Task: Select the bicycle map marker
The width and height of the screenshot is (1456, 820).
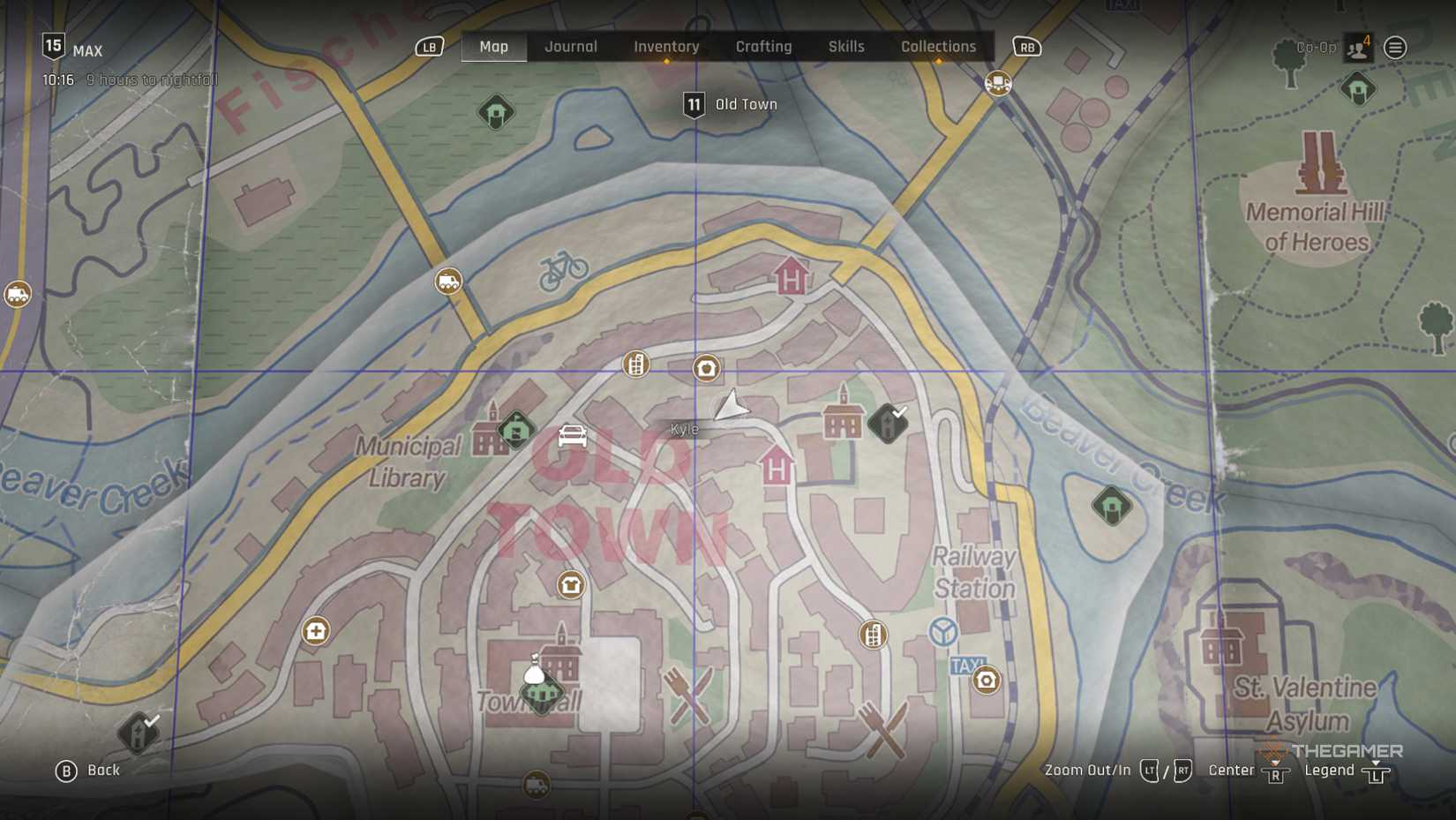Action: click(x=564, y=269)
